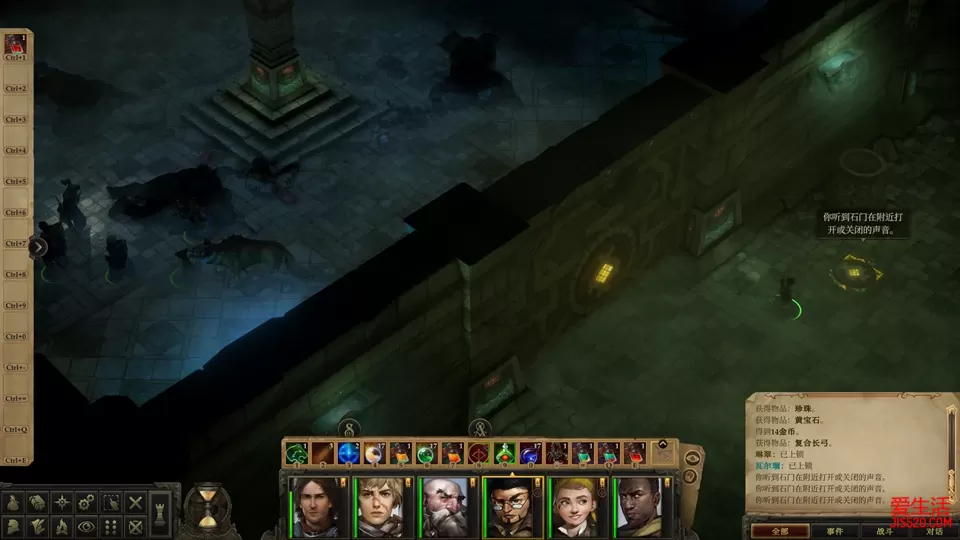
Task: Open the chess rook kingdom button
Action: coord(162,513)
